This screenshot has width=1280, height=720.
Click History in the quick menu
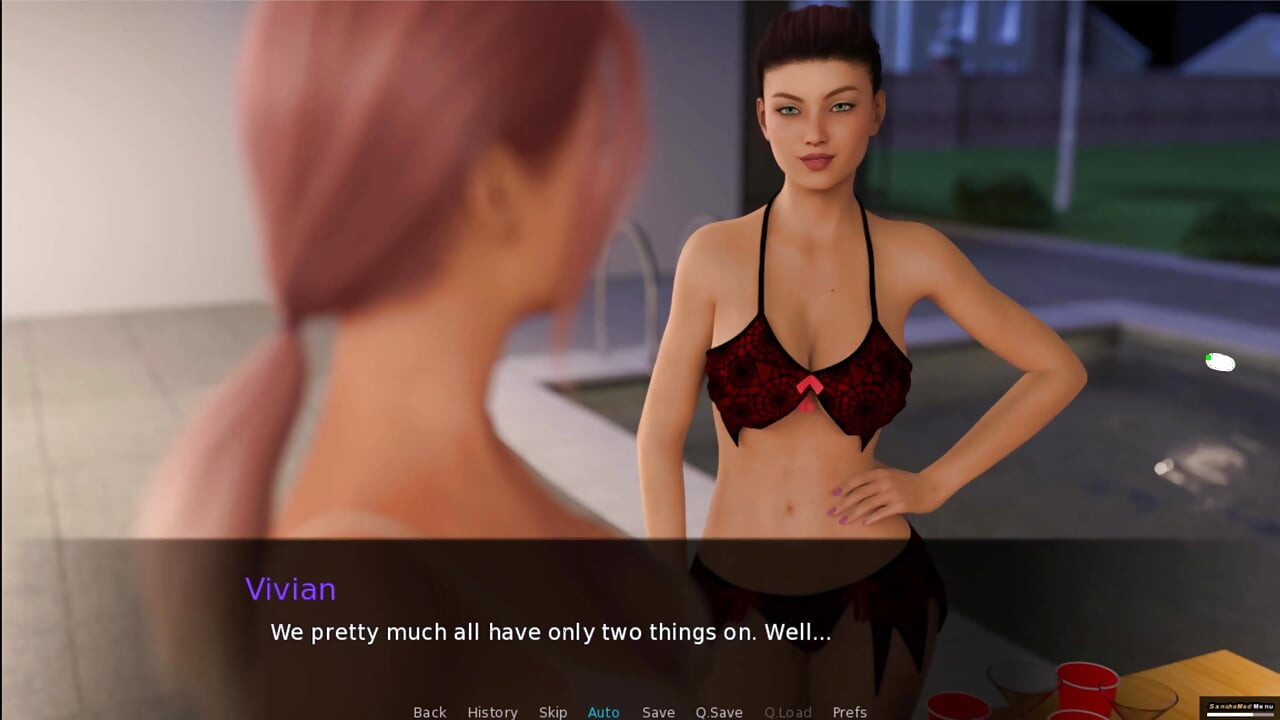(492, 712)
